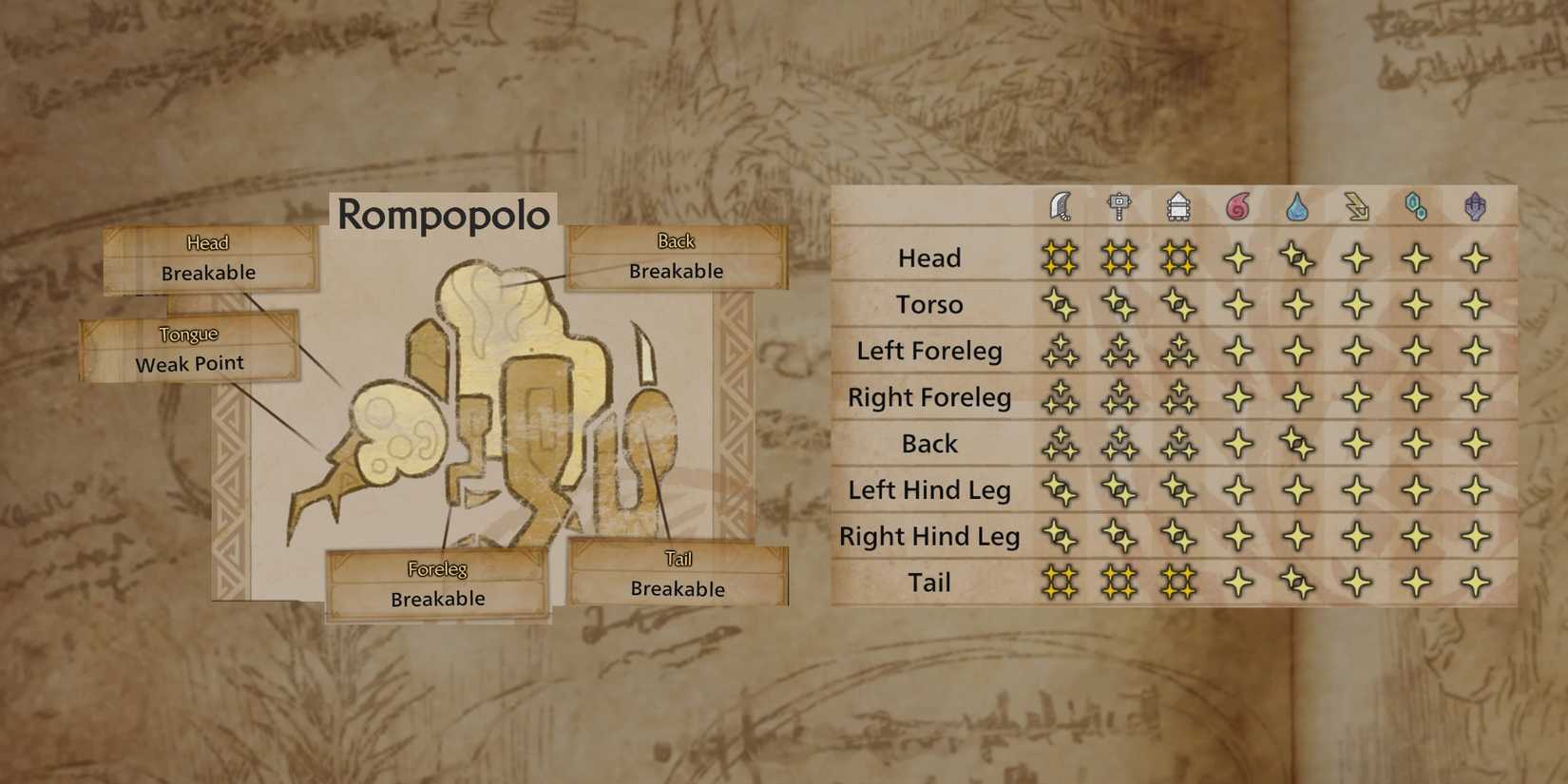Click the Back Breakable callout box

(676, 258)
